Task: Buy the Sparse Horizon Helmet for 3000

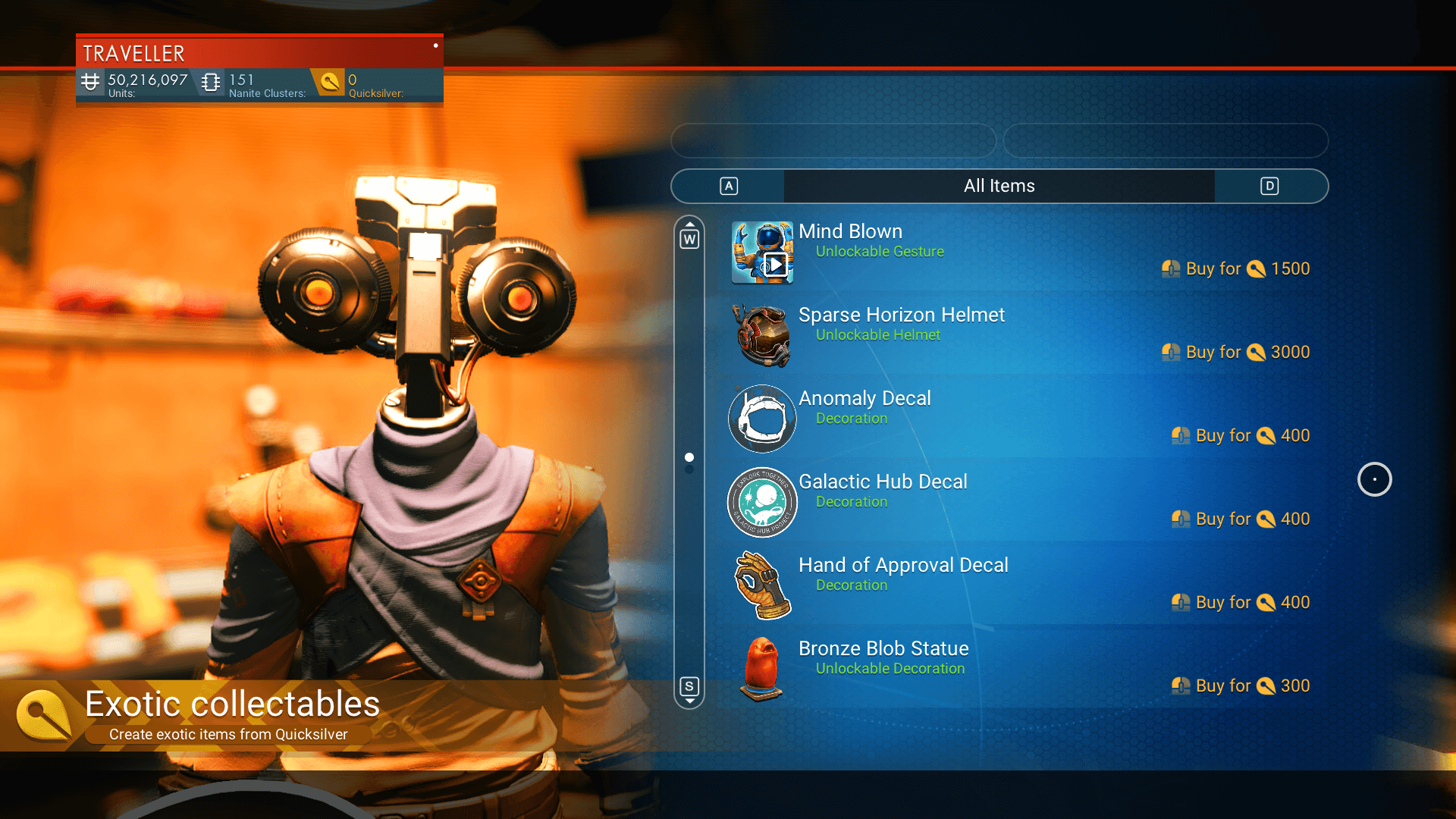Action: coord(1236,352)
